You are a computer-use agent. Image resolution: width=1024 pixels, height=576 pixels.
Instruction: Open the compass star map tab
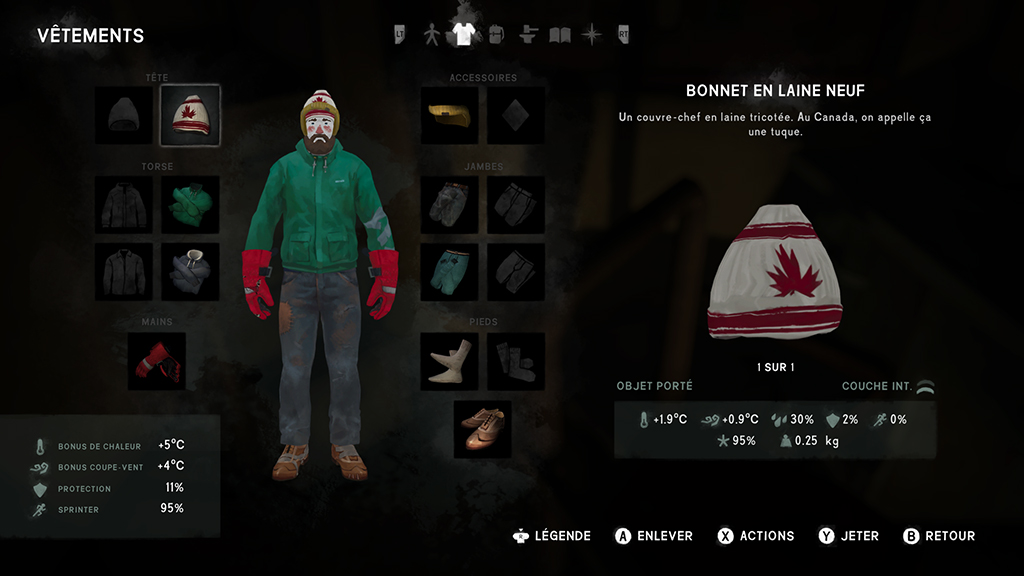click(x=592, y=35)
